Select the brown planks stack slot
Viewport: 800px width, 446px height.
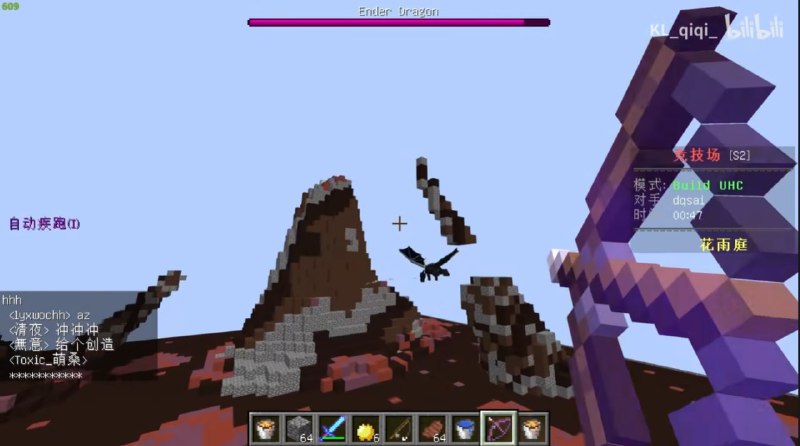click(x=432, y=428)
